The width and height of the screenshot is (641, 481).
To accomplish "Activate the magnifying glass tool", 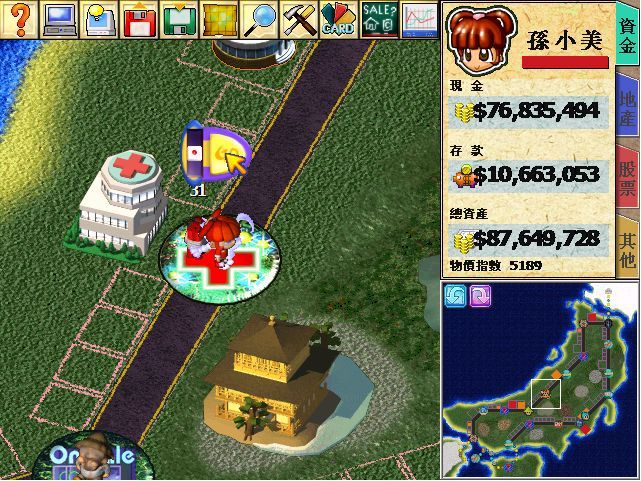I will tap(260, 19).
